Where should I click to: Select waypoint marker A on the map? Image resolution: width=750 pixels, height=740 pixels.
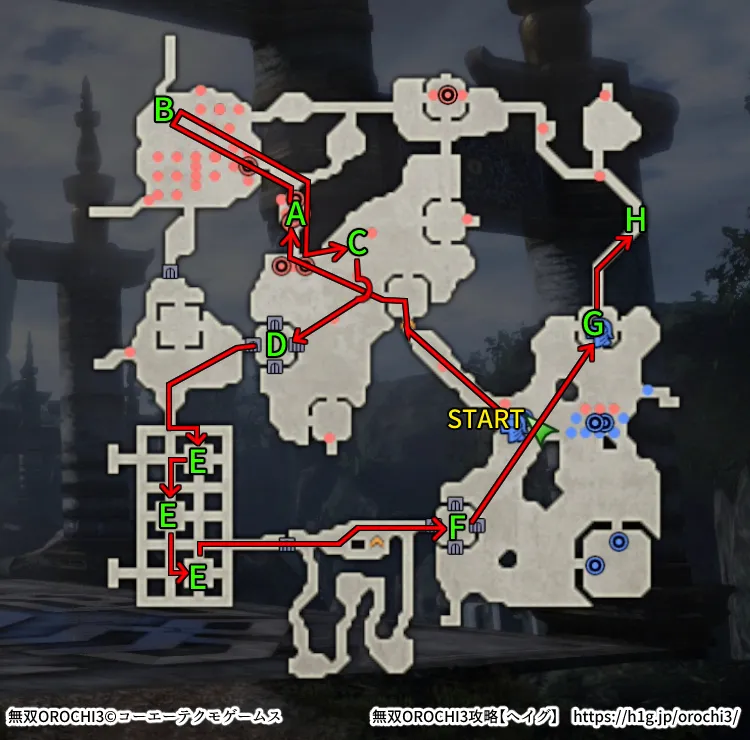click(x=295, y=214)
